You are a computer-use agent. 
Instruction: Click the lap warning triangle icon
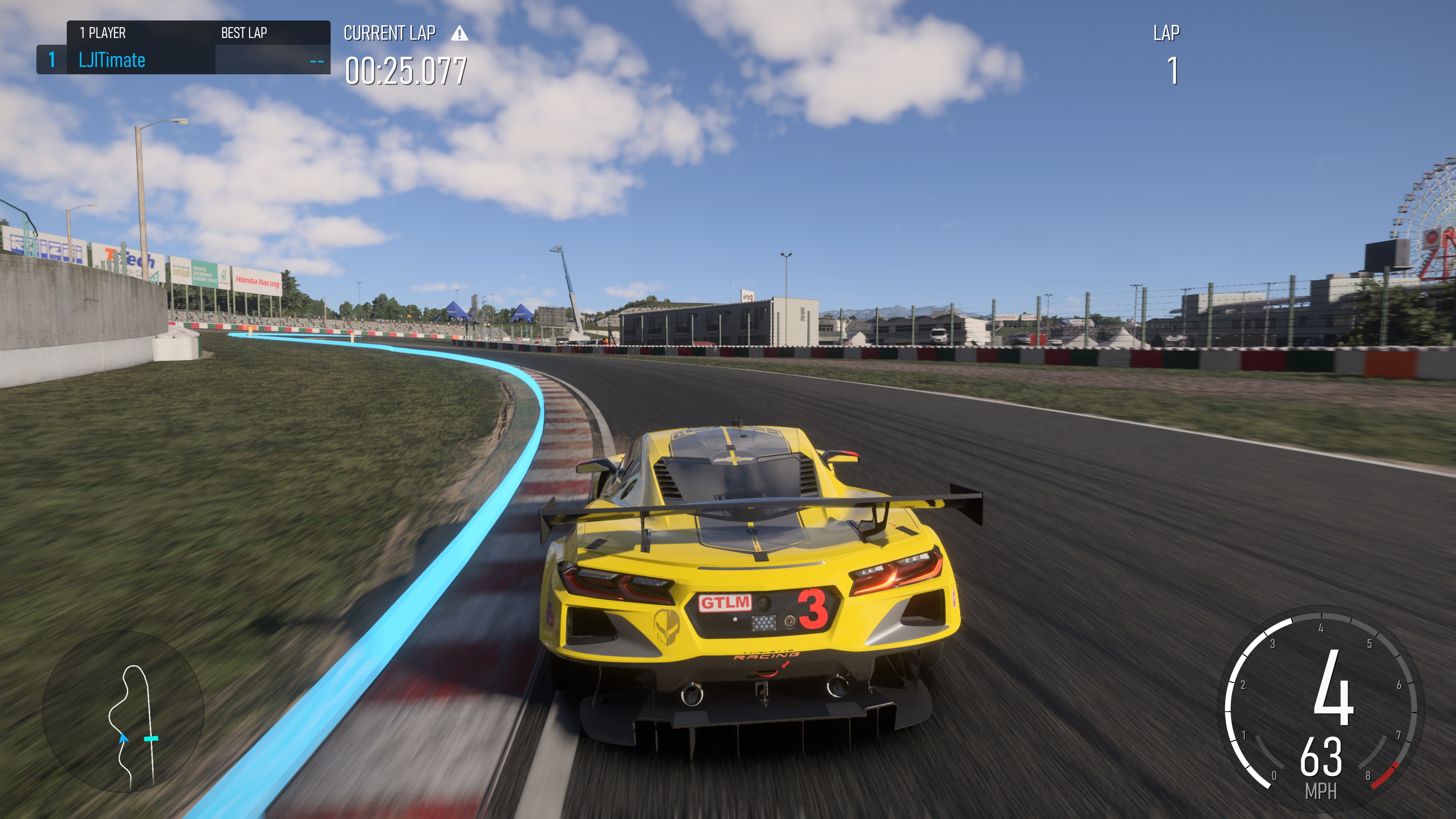click(x=460, y=34)
